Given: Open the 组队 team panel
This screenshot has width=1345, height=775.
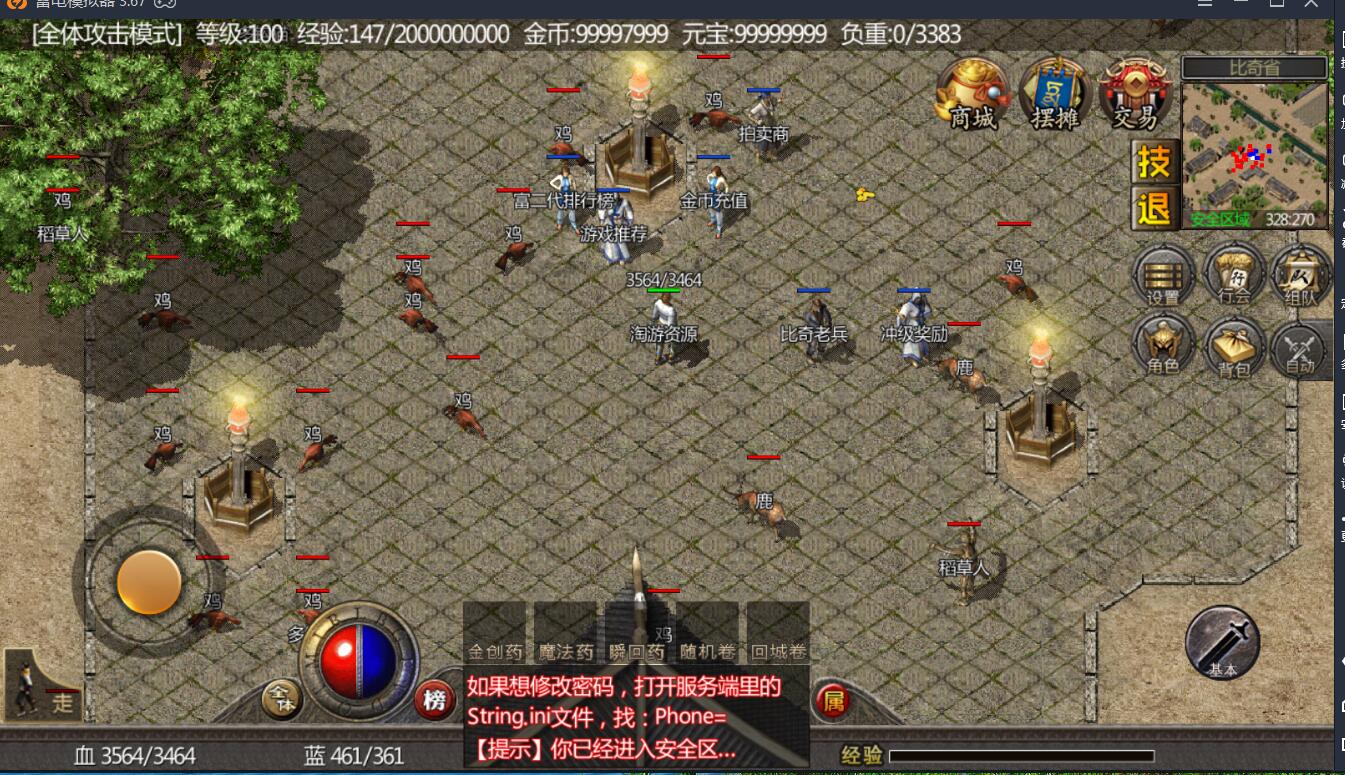Looking at the screenshot, I should 1300,275.
